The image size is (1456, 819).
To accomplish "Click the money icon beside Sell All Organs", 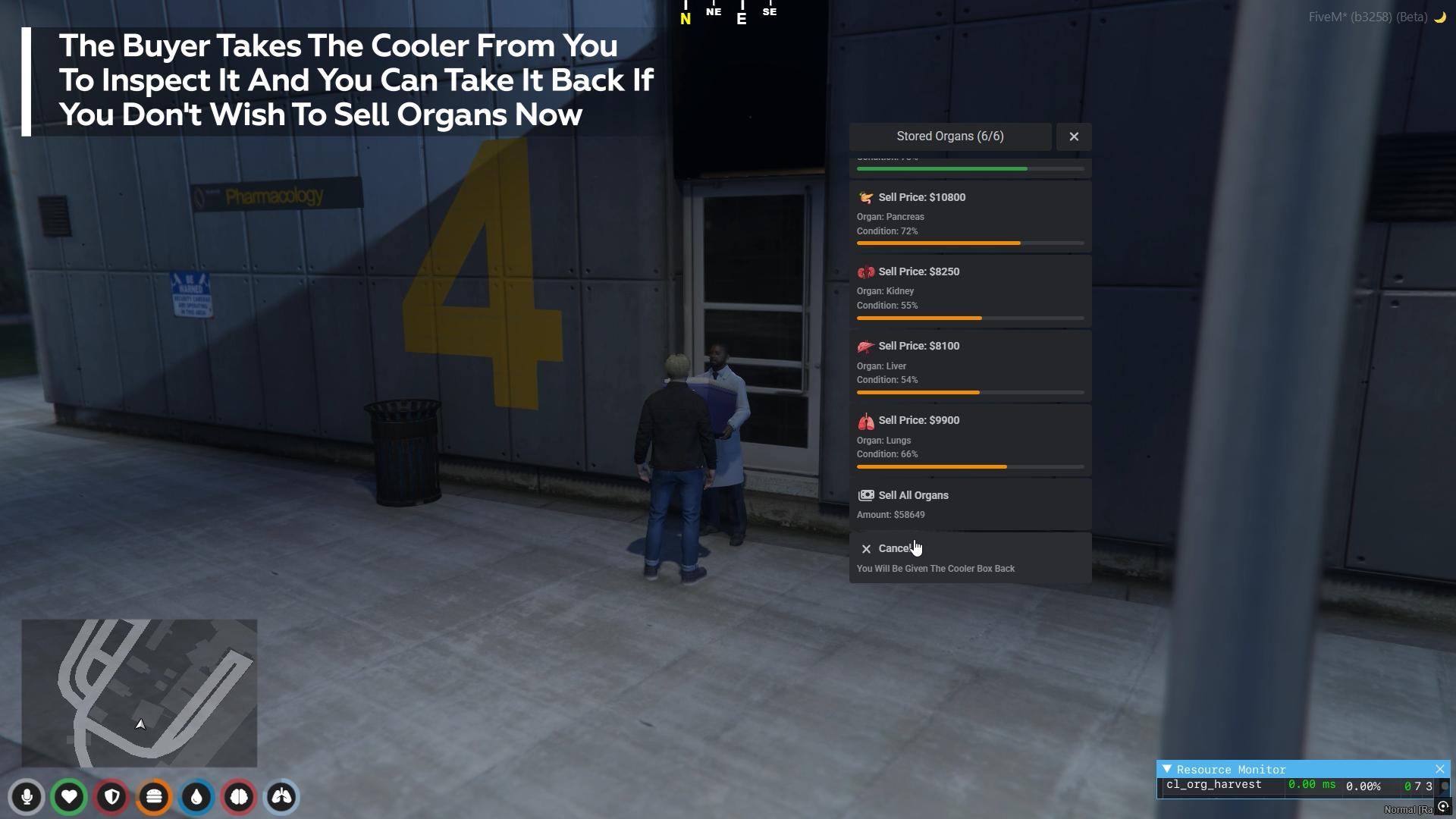I will 866,494.
